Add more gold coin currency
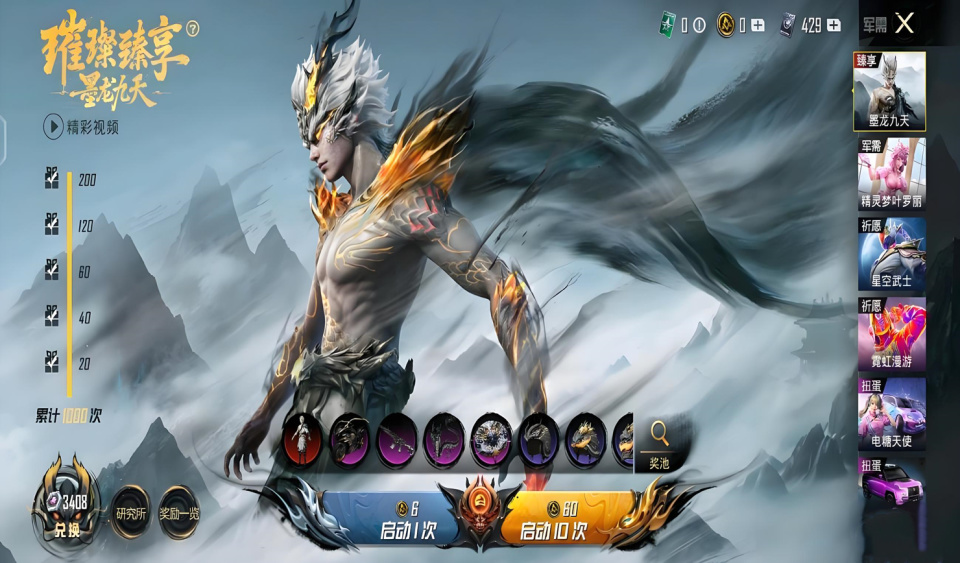Image resolution: width=960 pixels, height=563 pixels. (x=758, y=25)
